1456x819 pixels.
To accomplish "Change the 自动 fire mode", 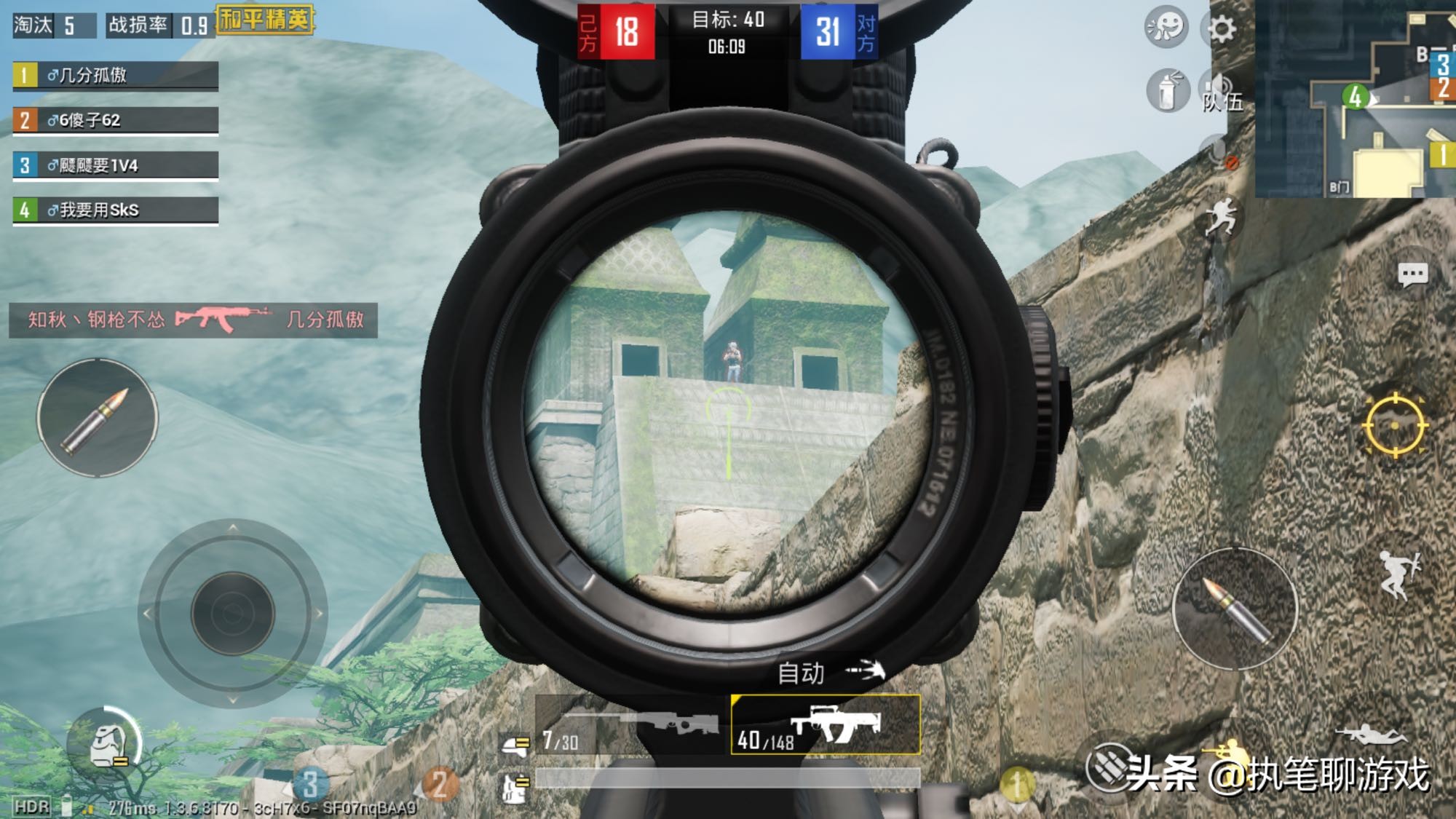I will (x=829, y=672).
